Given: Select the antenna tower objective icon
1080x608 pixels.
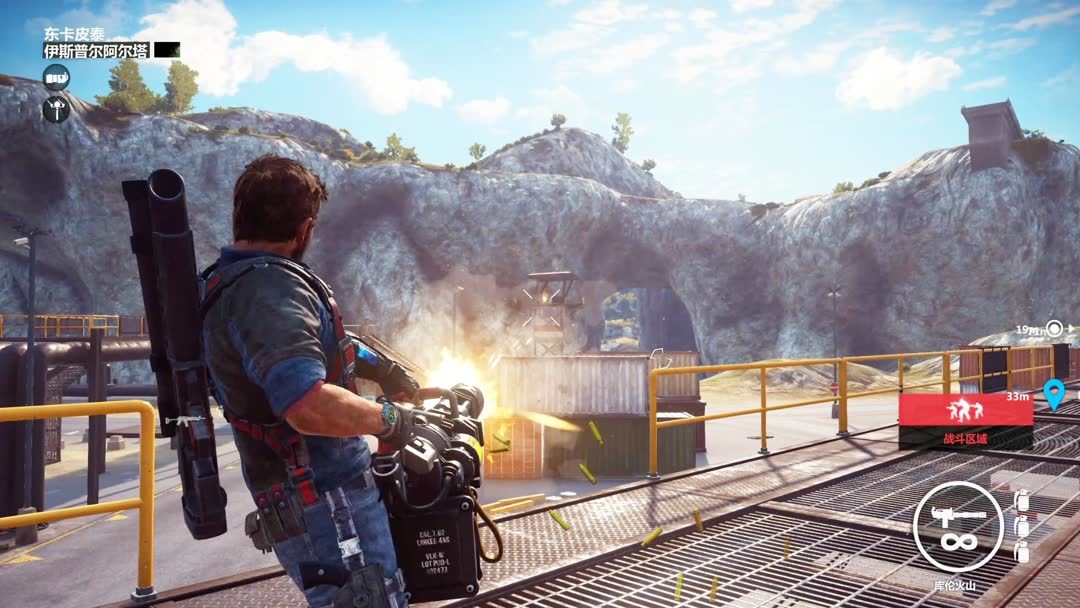Looking at the screenshot, I should (56, 108).
